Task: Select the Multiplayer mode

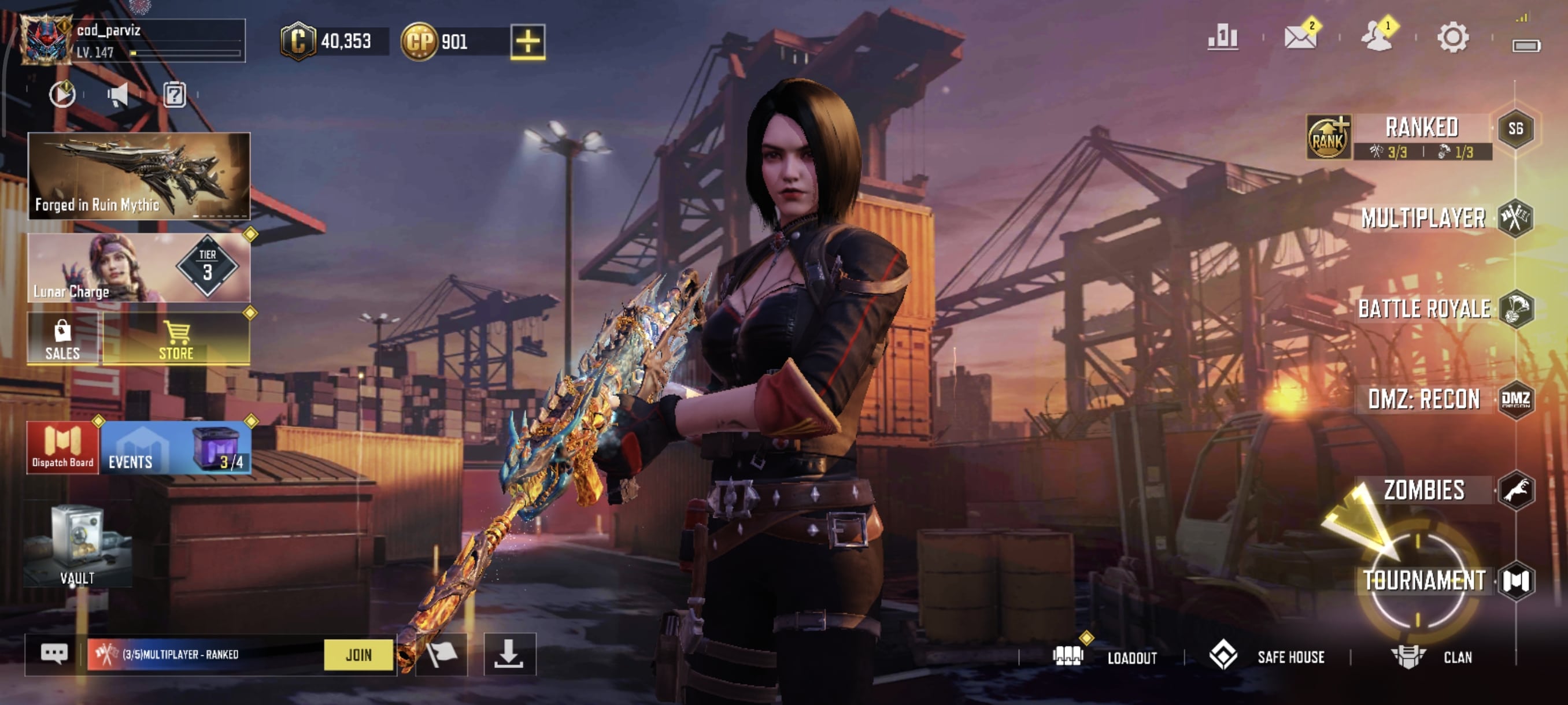Action: (1423, 218)
